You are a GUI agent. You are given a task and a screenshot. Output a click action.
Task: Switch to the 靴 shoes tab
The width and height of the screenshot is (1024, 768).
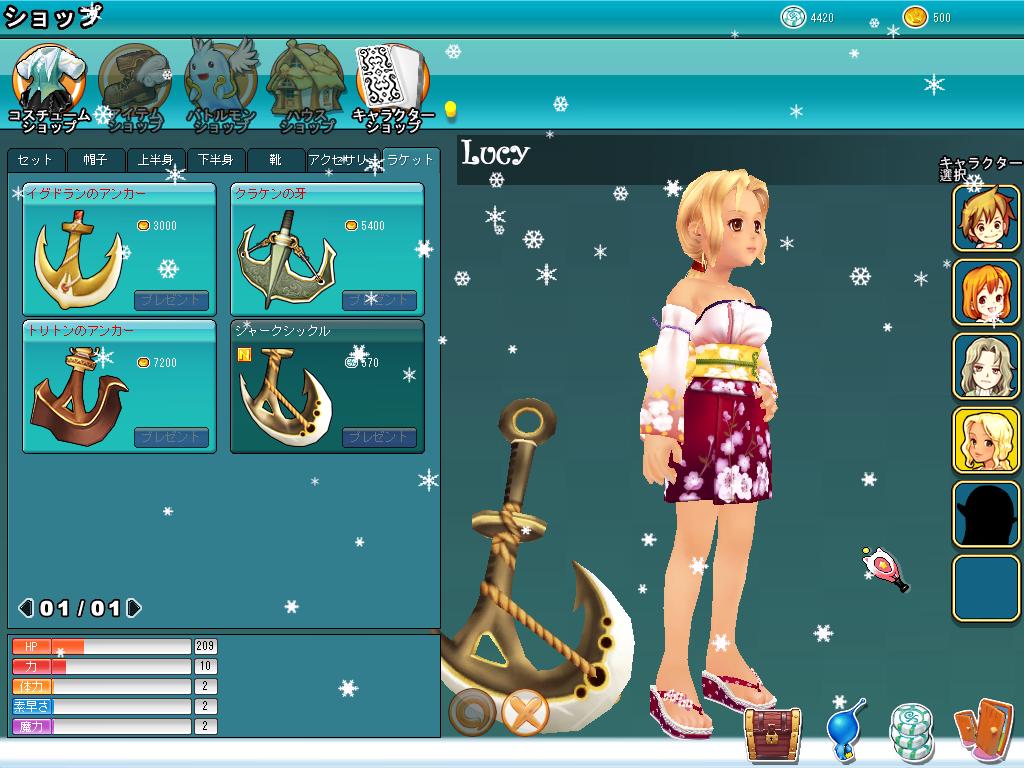(x=275, y=161)
